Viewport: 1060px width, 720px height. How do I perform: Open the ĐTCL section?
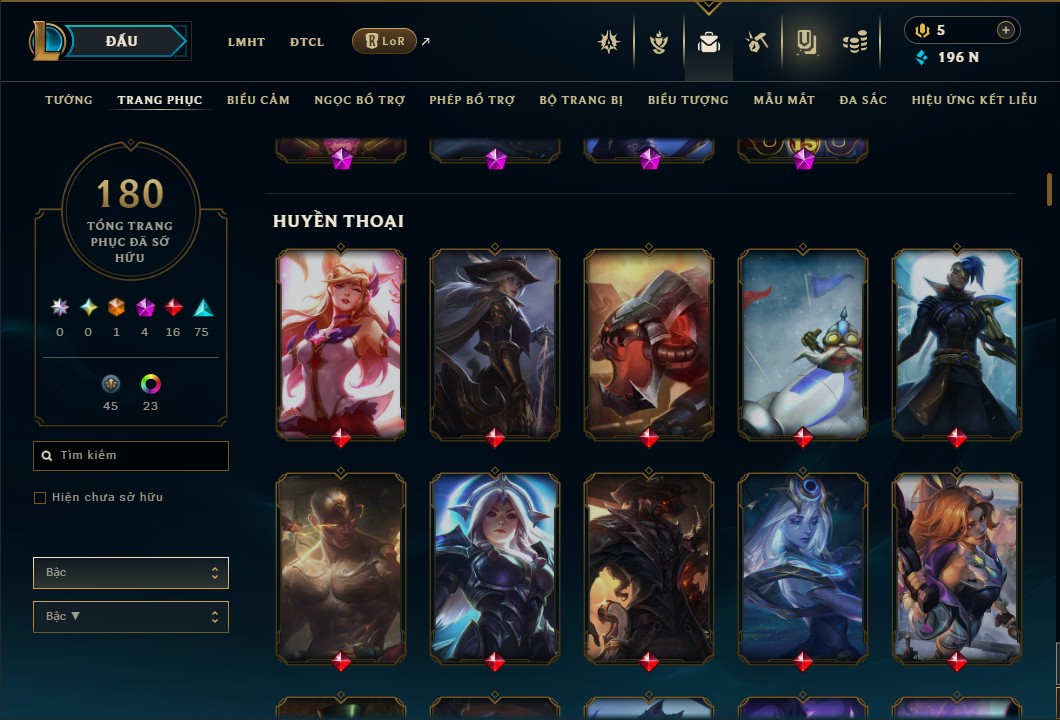[x=307, y=42]
